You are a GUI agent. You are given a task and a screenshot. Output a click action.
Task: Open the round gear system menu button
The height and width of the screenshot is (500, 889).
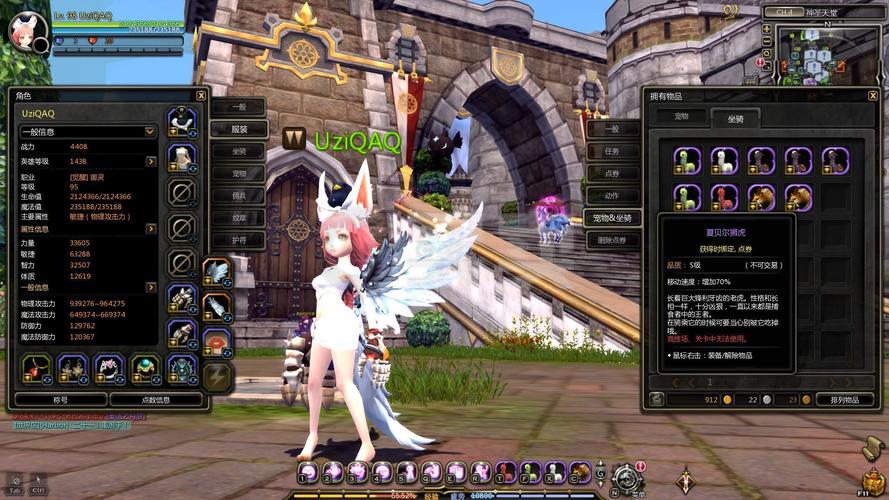click(x=628, y=478)
